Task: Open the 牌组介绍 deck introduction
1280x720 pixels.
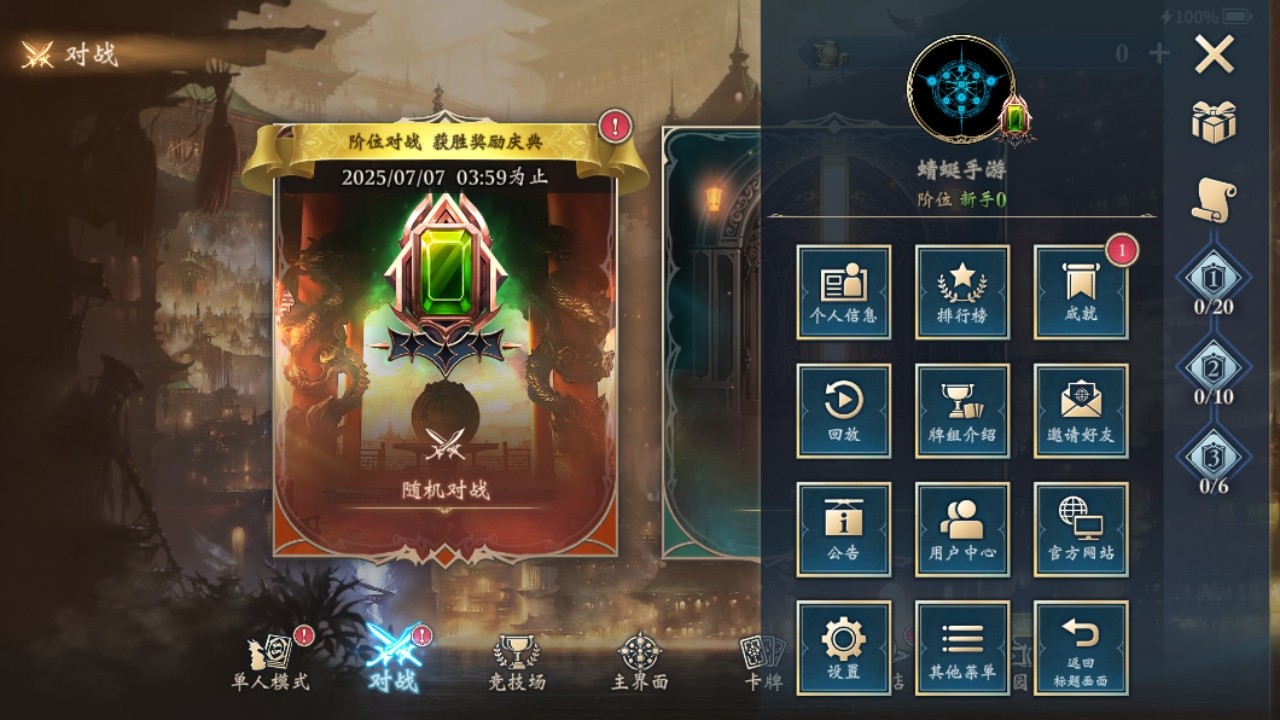Action: (962, 411)
